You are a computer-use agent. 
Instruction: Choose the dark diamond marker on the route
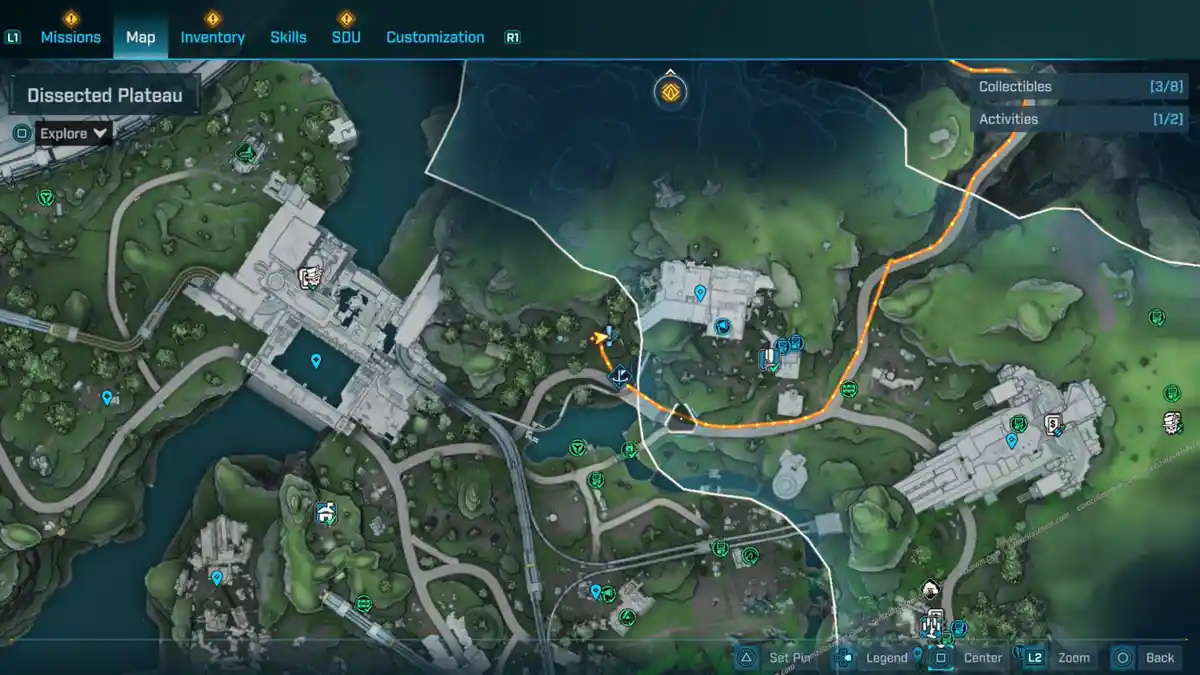point(619,376)
